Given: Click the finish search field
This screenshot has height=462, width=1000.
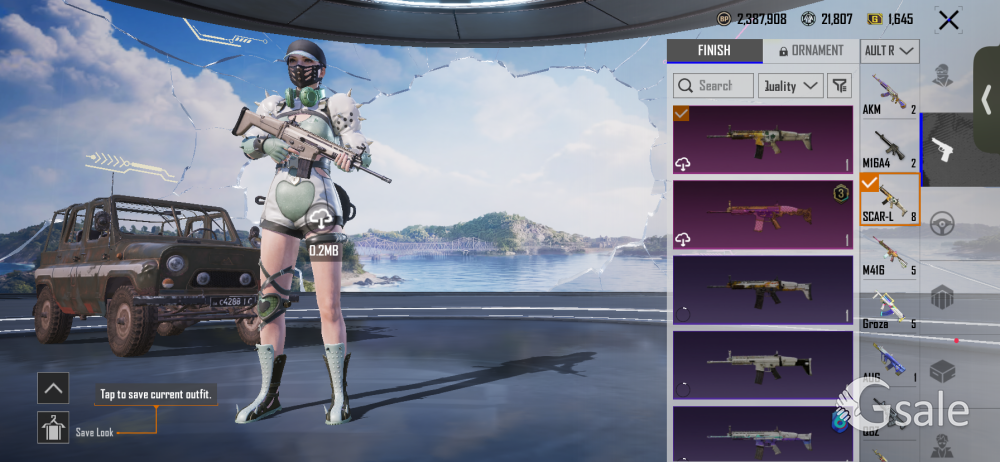Looking at the screenshot, I should (x=713, y=86).
